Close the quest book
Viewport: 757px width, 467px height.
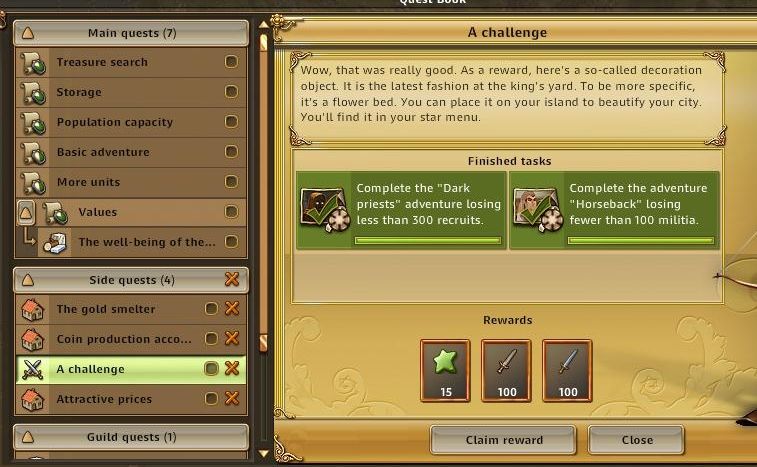[636, 439]
